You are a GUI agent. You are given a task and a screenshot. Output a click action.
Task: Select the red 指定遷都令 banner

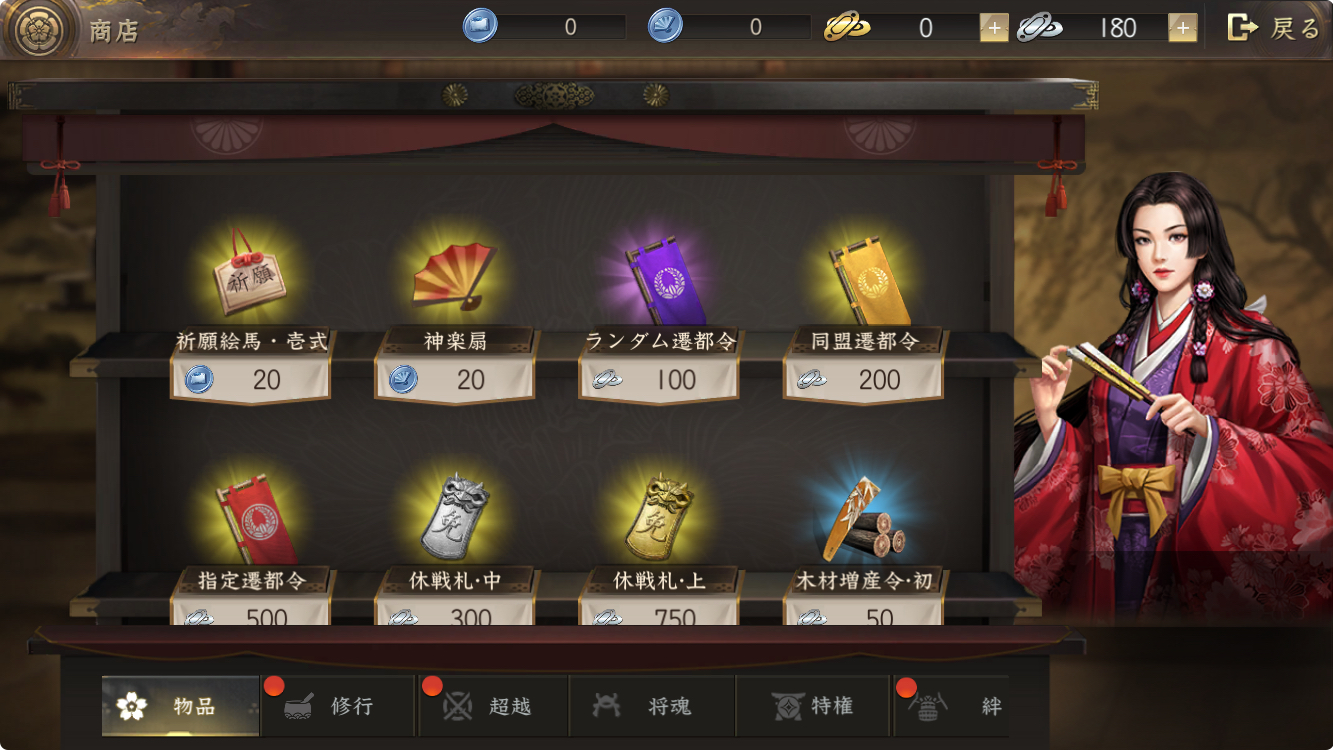click(x=251, y=517)
